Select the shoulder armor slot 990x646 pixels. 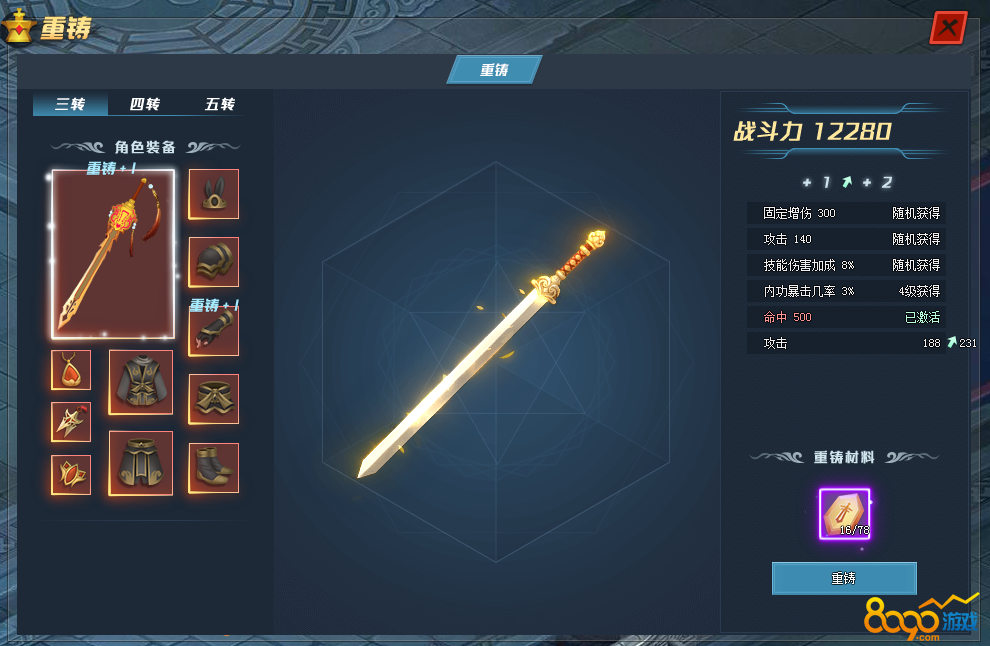(x=214, y=262)
